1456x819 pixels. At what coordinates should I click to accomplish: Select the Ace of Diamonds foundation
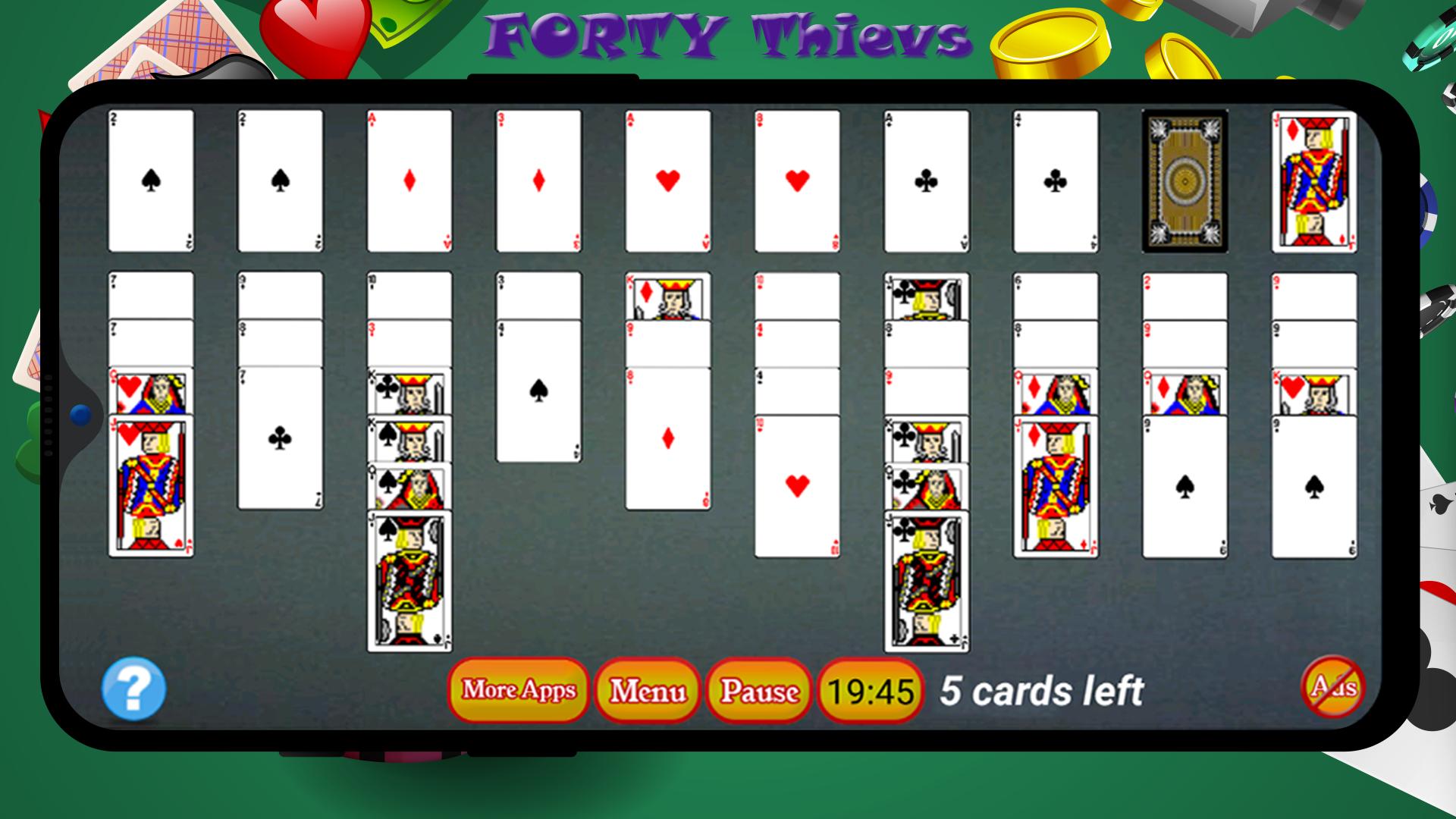[408, 180]
